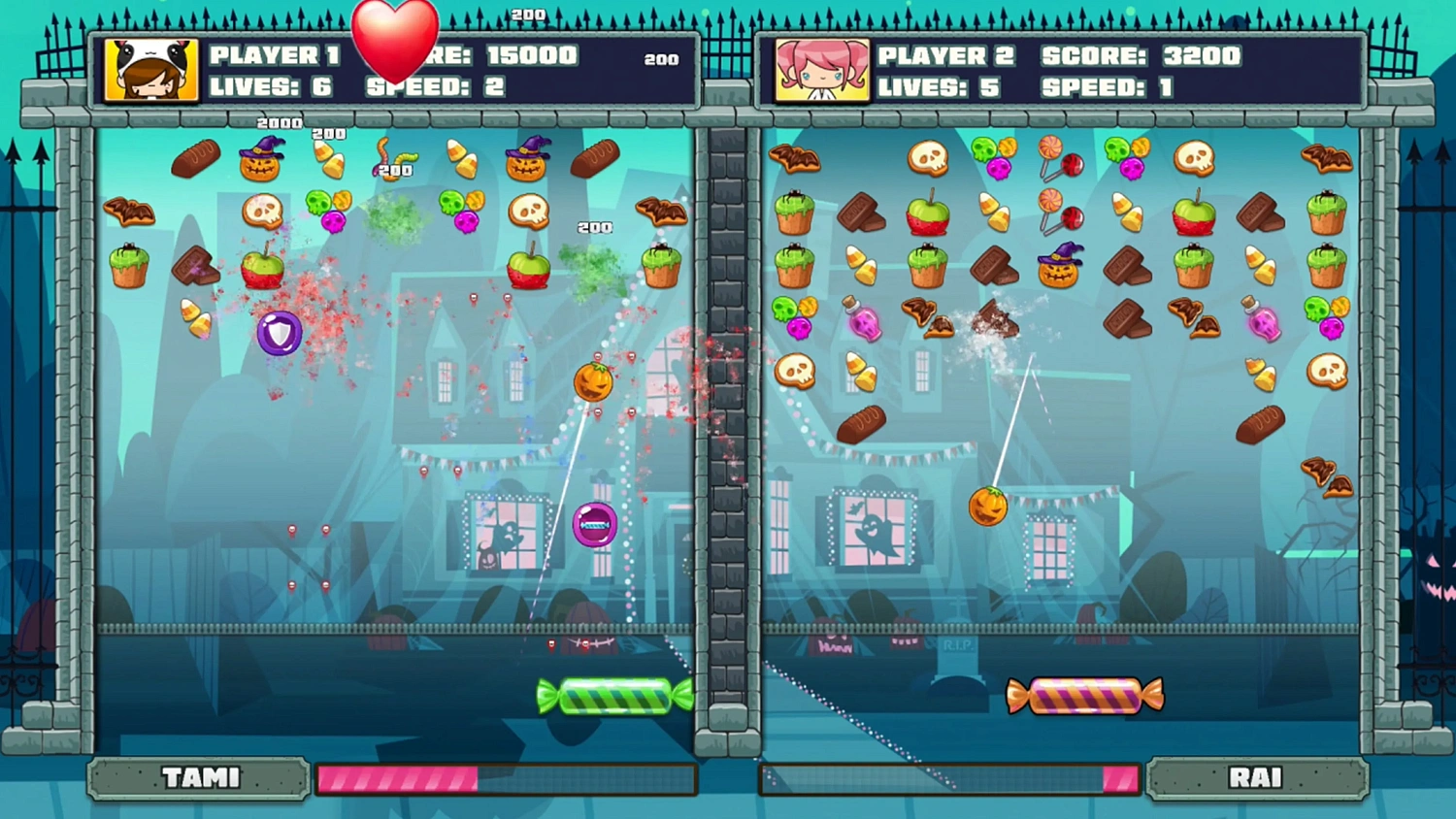Click the RAI name plate

click(1257, 777)
